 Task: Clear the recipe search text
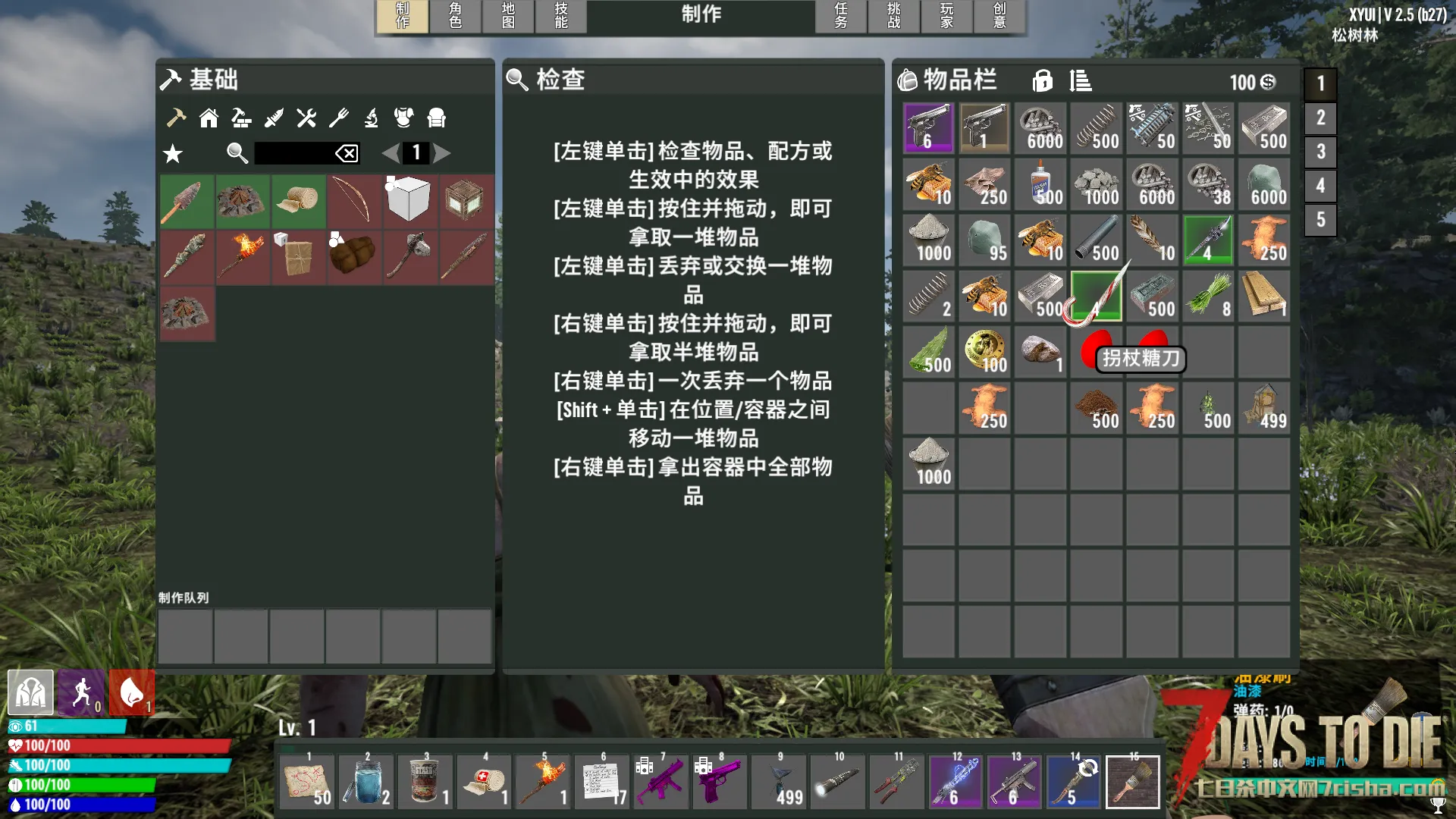347,154
